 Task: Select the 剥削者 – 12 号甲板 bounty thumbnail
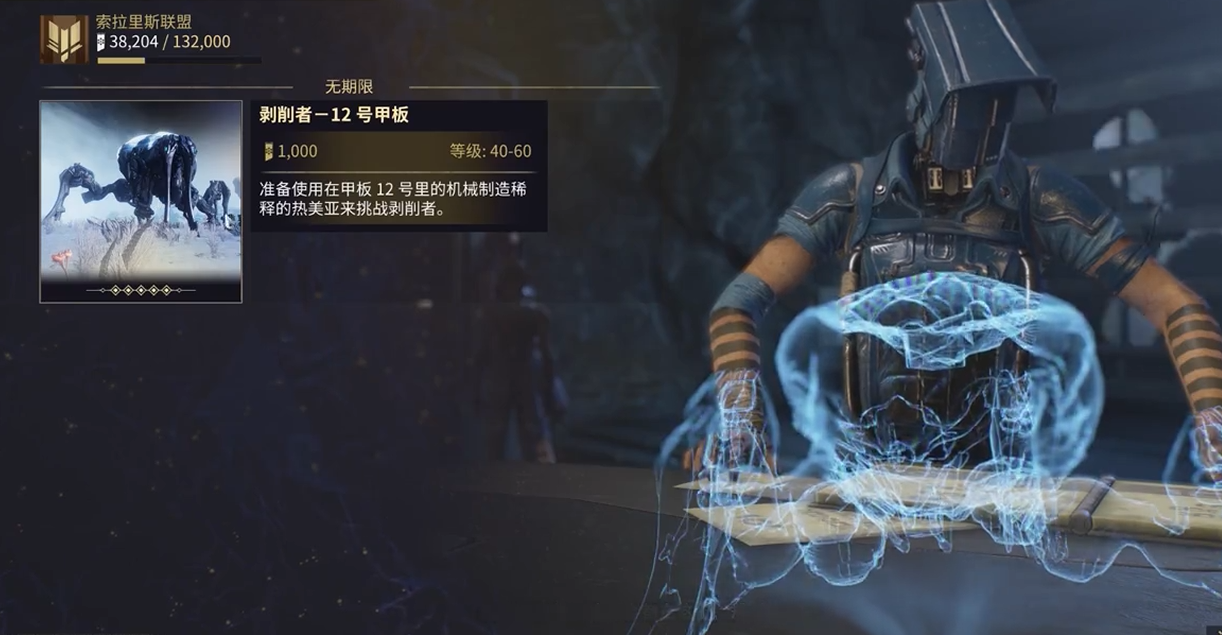pyautogui.click(x=140, y=200)
